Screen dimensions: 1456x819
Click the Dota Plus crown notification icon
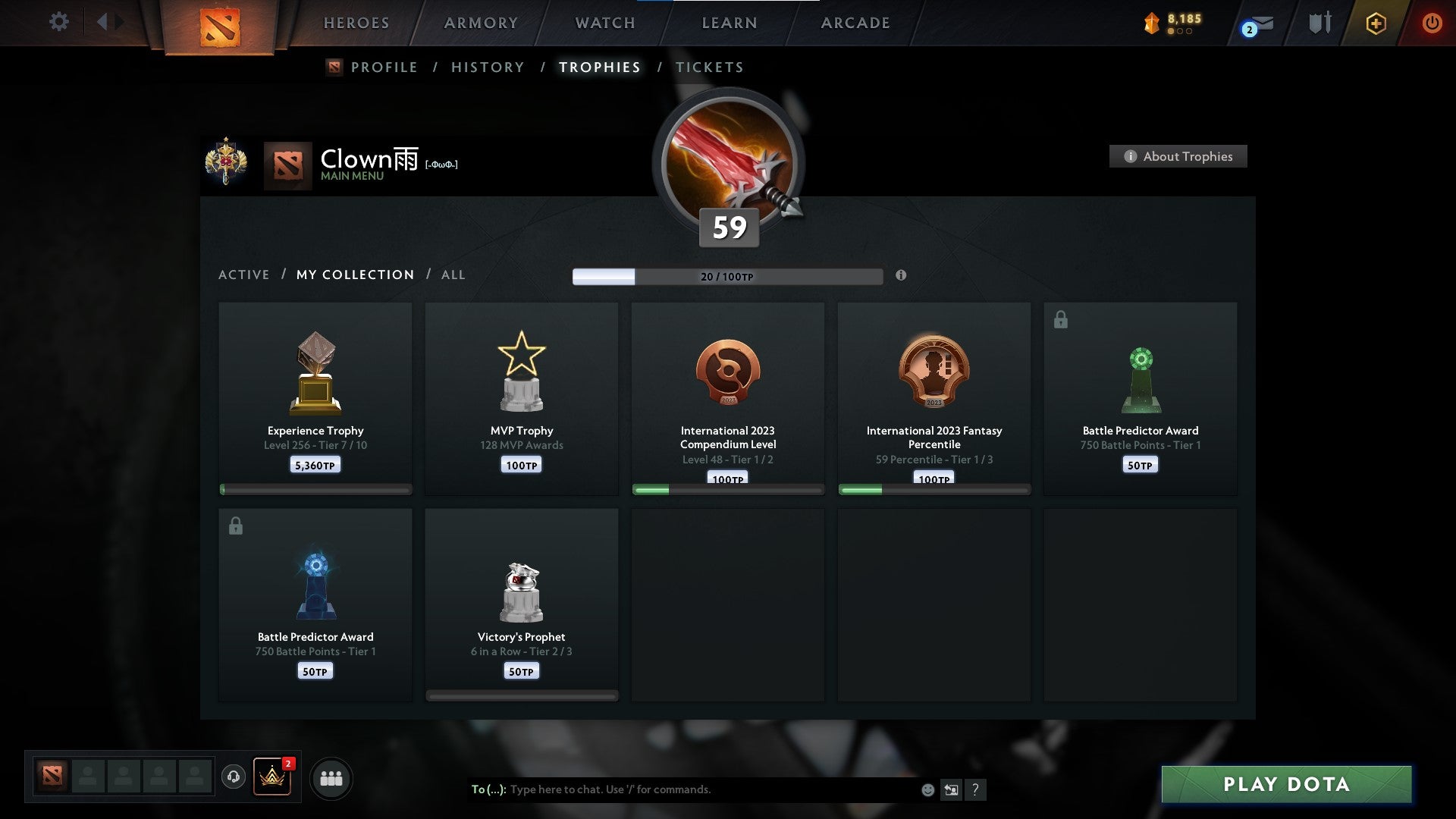pyautogui.click(x=271, y=777)
